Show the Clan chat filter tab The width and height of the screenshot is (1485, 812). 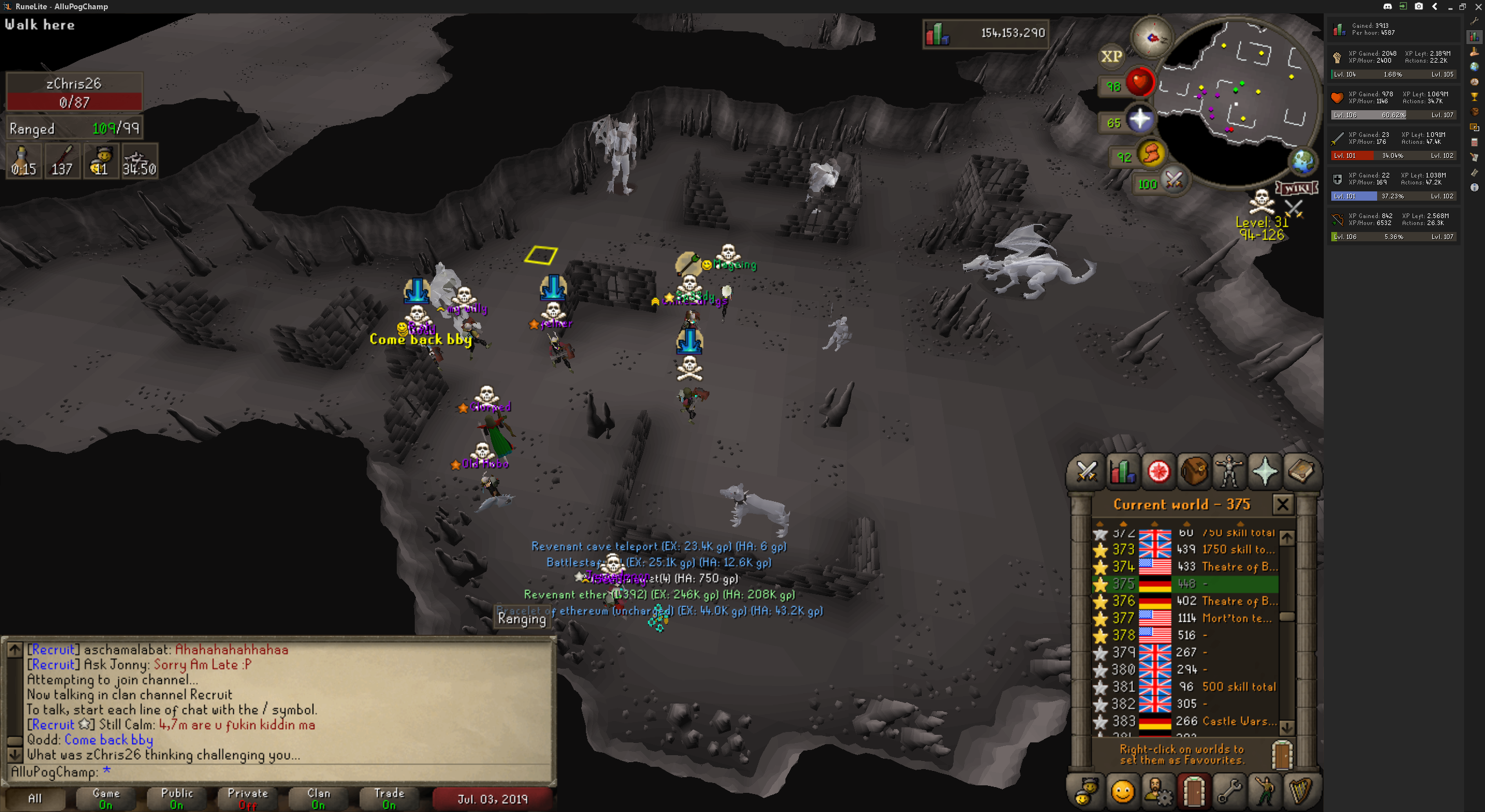click(318, 798)
